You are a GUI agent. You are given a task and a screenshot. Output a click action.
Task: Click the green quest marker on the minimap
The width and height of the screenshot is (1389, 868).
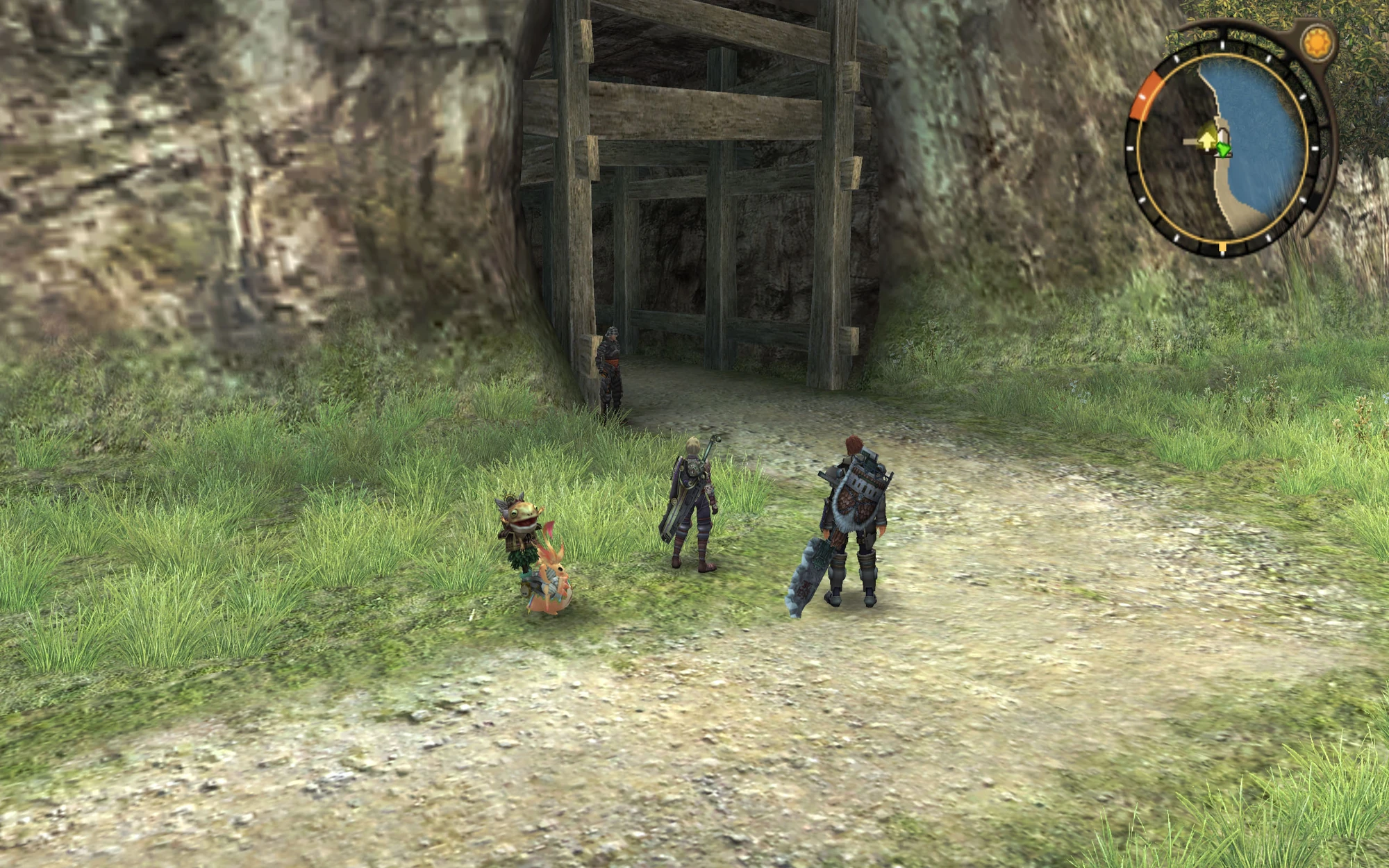coord(1224,150)
